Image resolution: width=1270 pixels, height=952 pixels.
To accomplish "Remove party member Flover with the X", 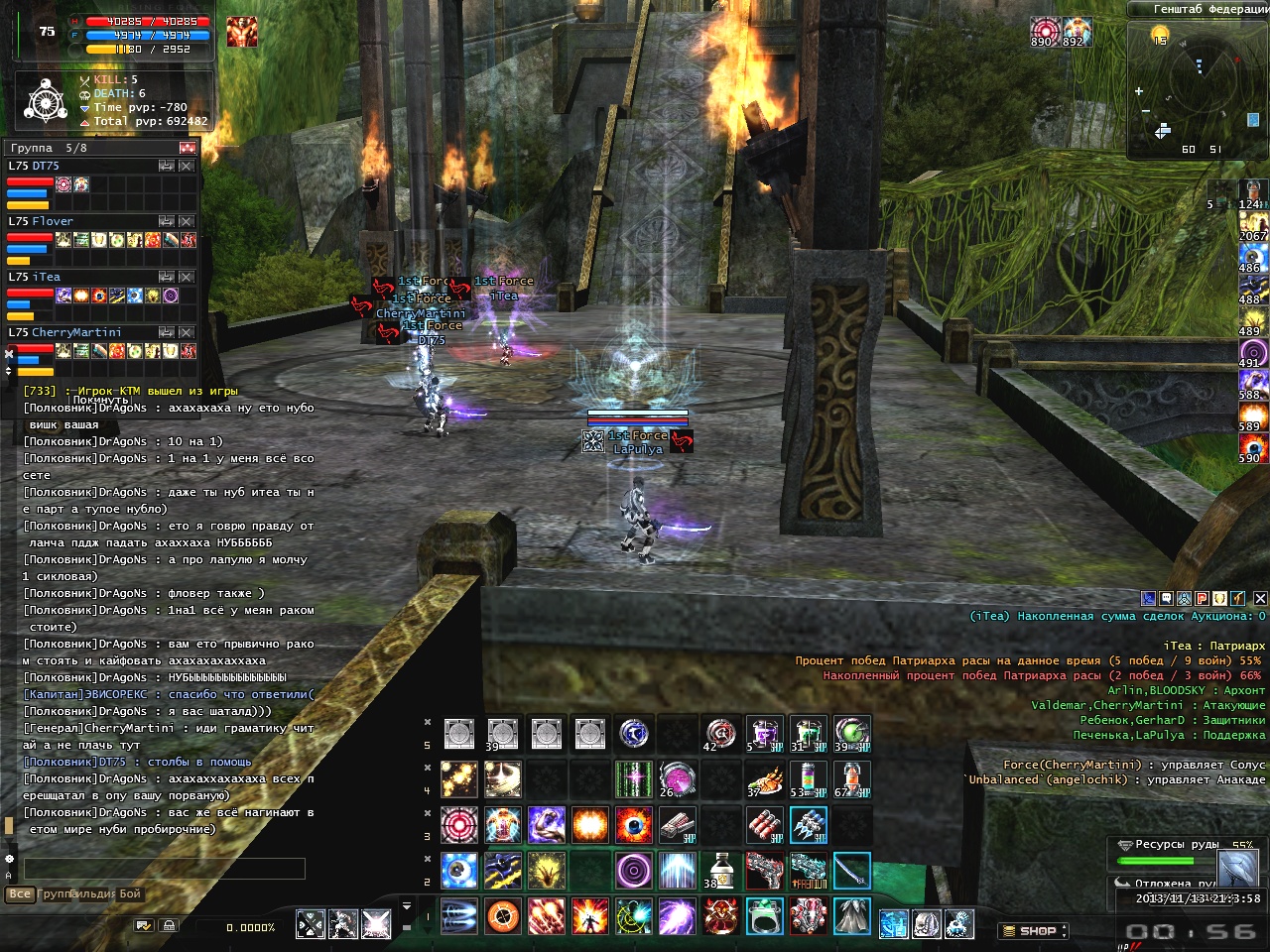I will [x=187, y=221].
